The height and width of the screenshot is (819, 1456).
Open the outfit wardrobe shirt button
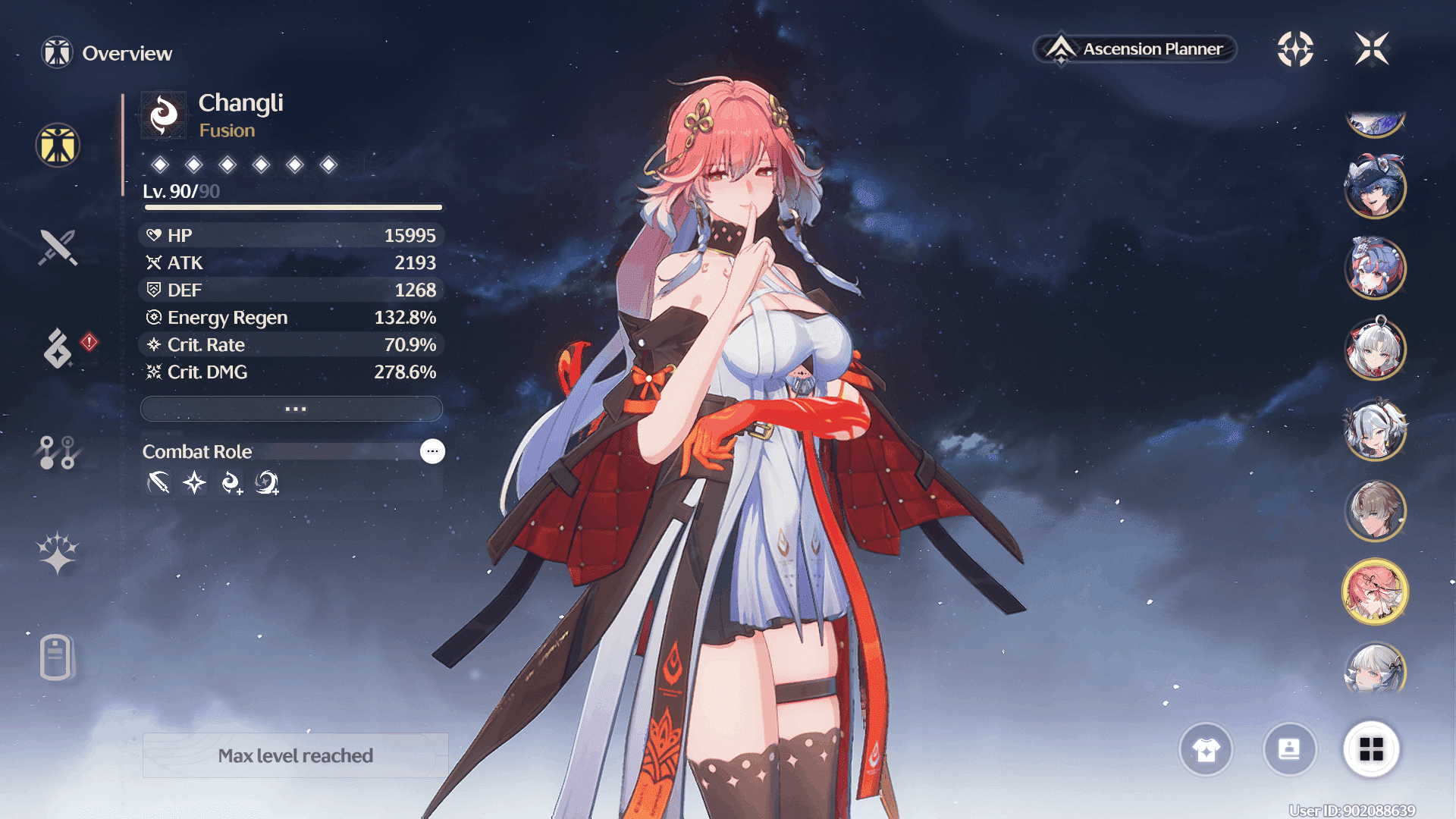1206,749
